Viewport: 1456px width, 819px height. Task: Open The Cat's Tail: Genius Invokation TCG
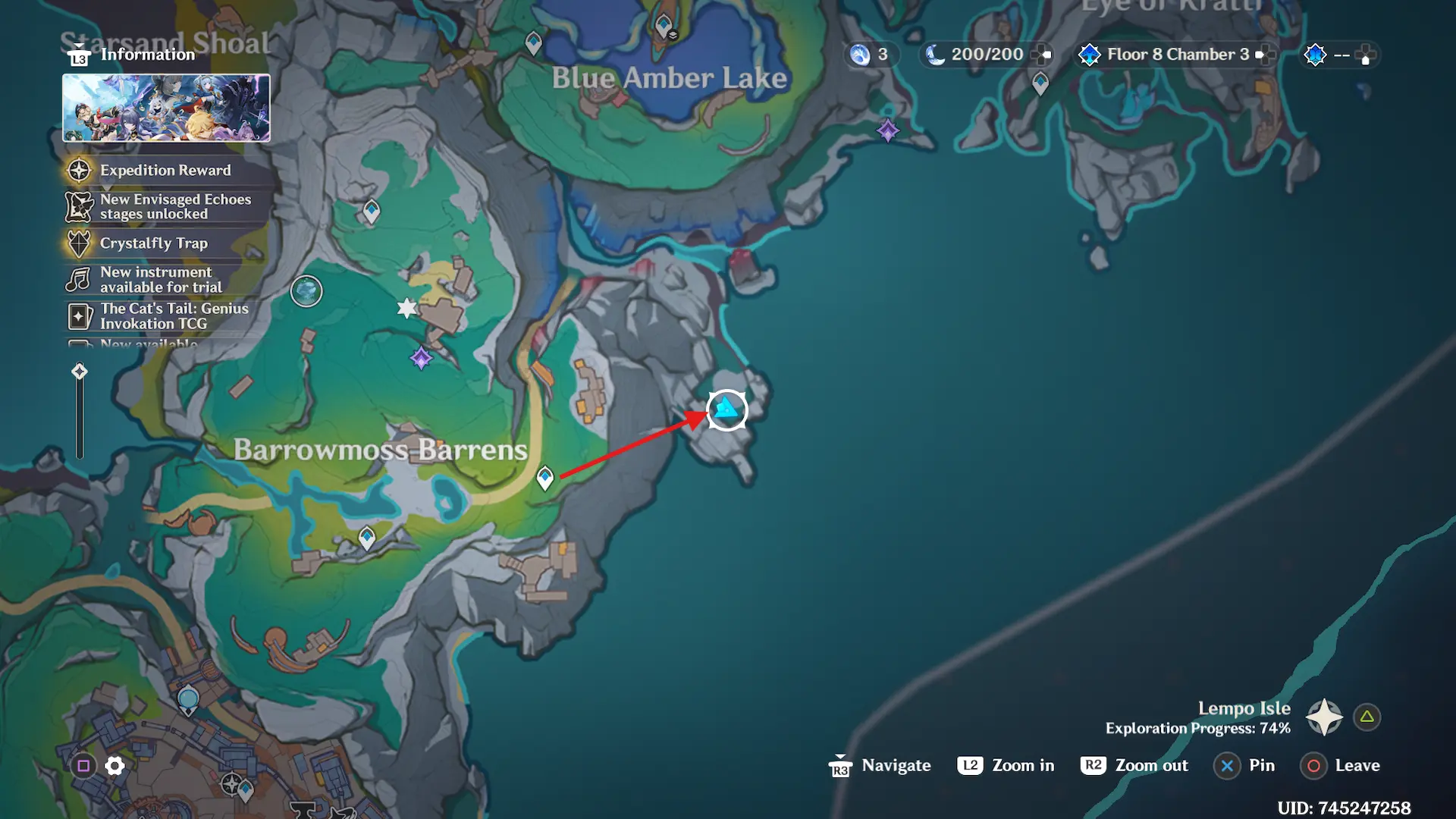pyautogui.click(x=174, y=315)
